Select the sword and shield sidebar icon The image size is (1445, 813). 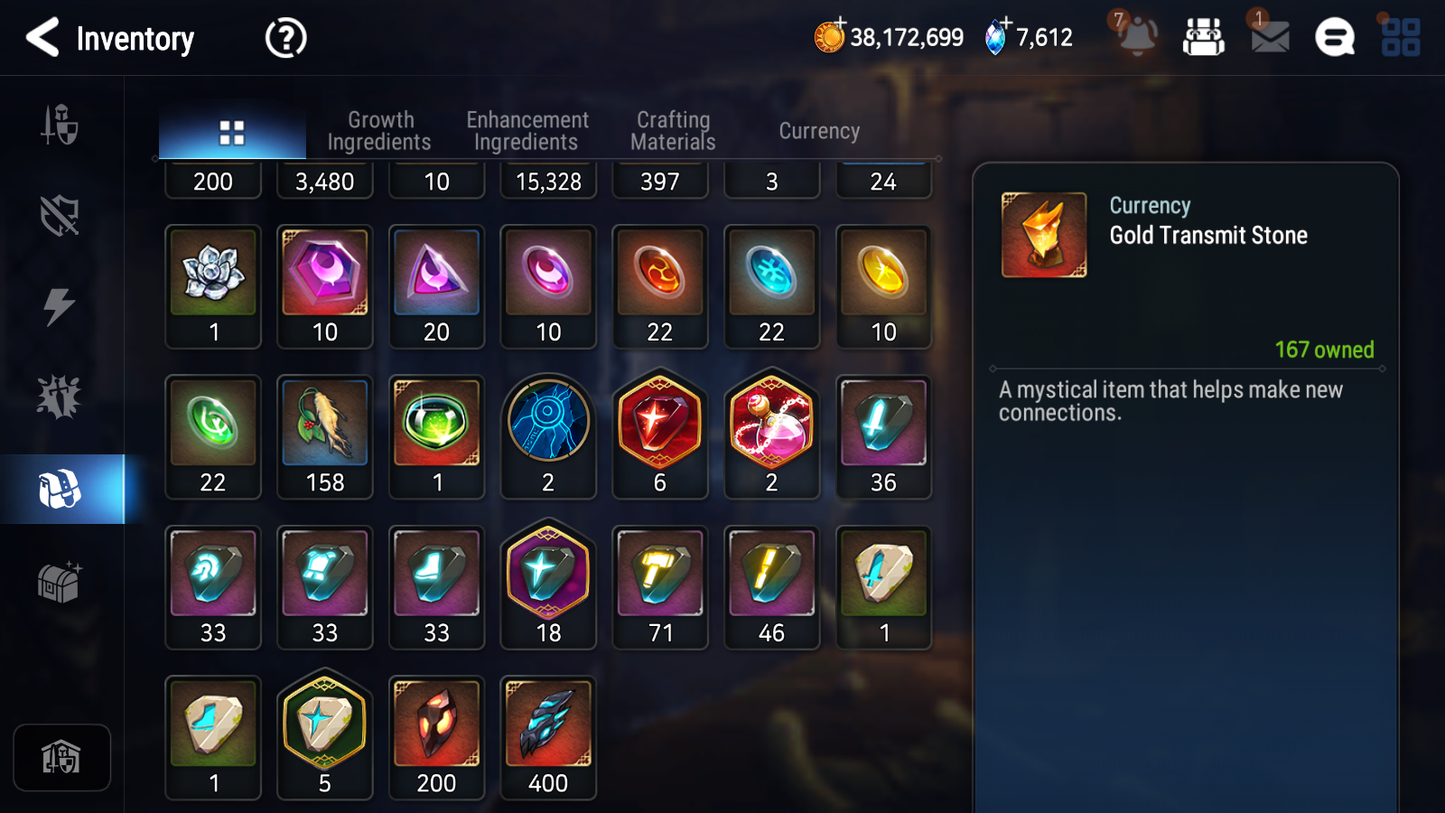(x=61, y=125)
